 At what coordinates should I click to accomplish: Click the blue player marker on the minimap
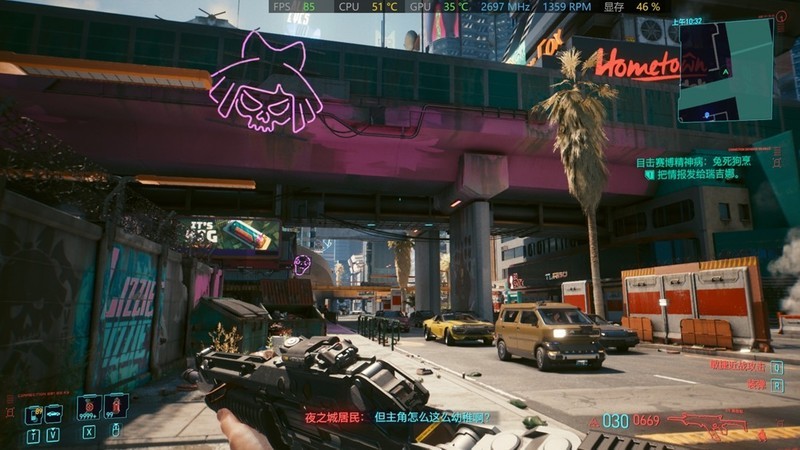[x=707, y=115]
